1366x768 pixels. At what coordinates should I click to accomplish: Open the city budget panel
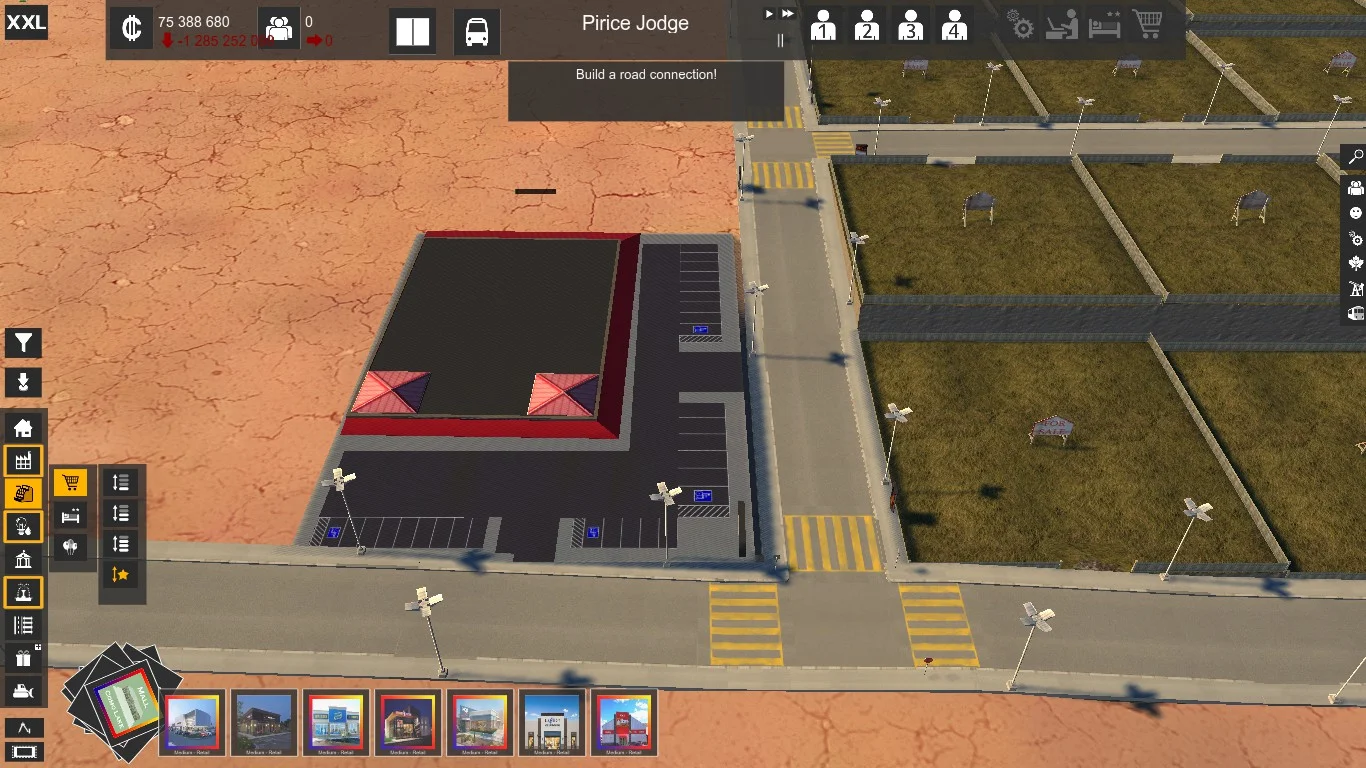[x=131, y=28]
